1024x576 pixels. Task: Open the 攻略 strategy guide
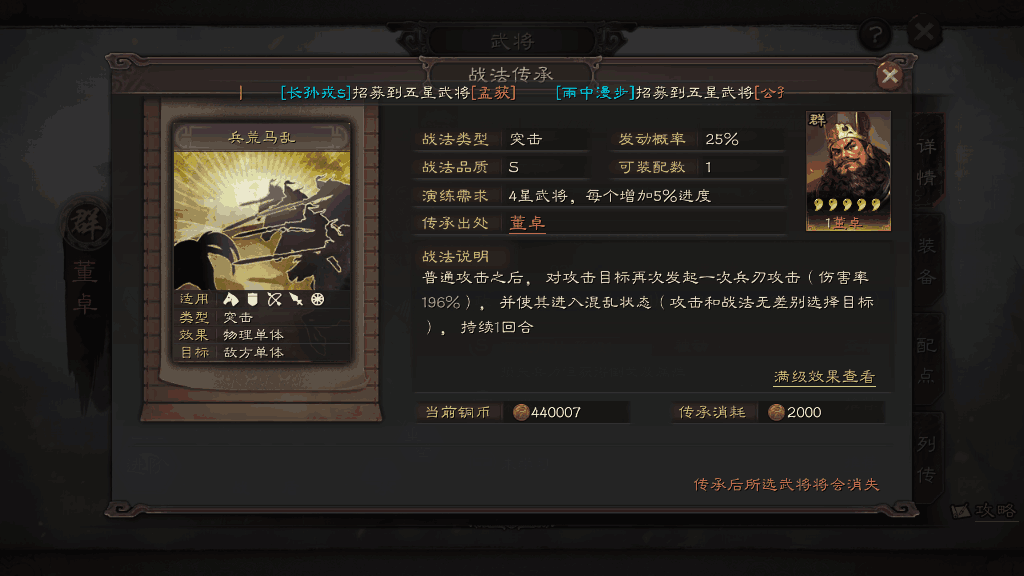pos(985,510)
